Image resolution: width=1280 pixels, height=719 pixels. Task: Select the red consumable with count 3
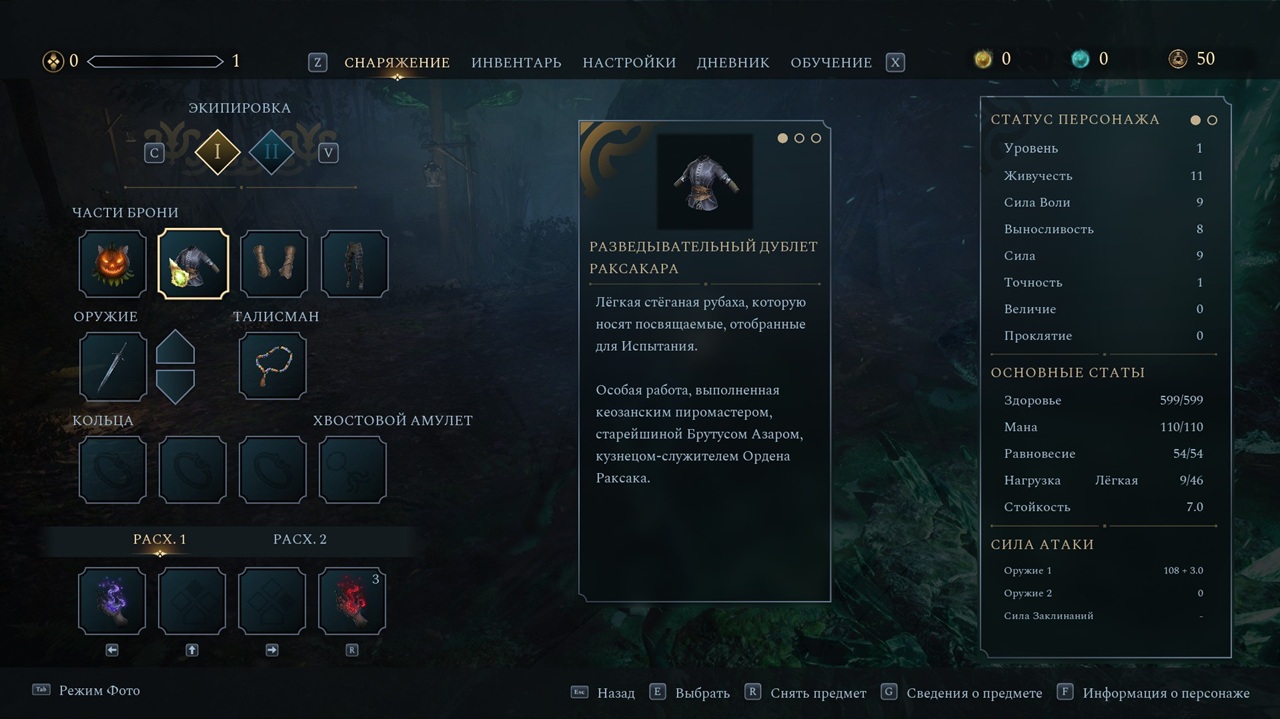pyautogui.click(x=352, y=601)
